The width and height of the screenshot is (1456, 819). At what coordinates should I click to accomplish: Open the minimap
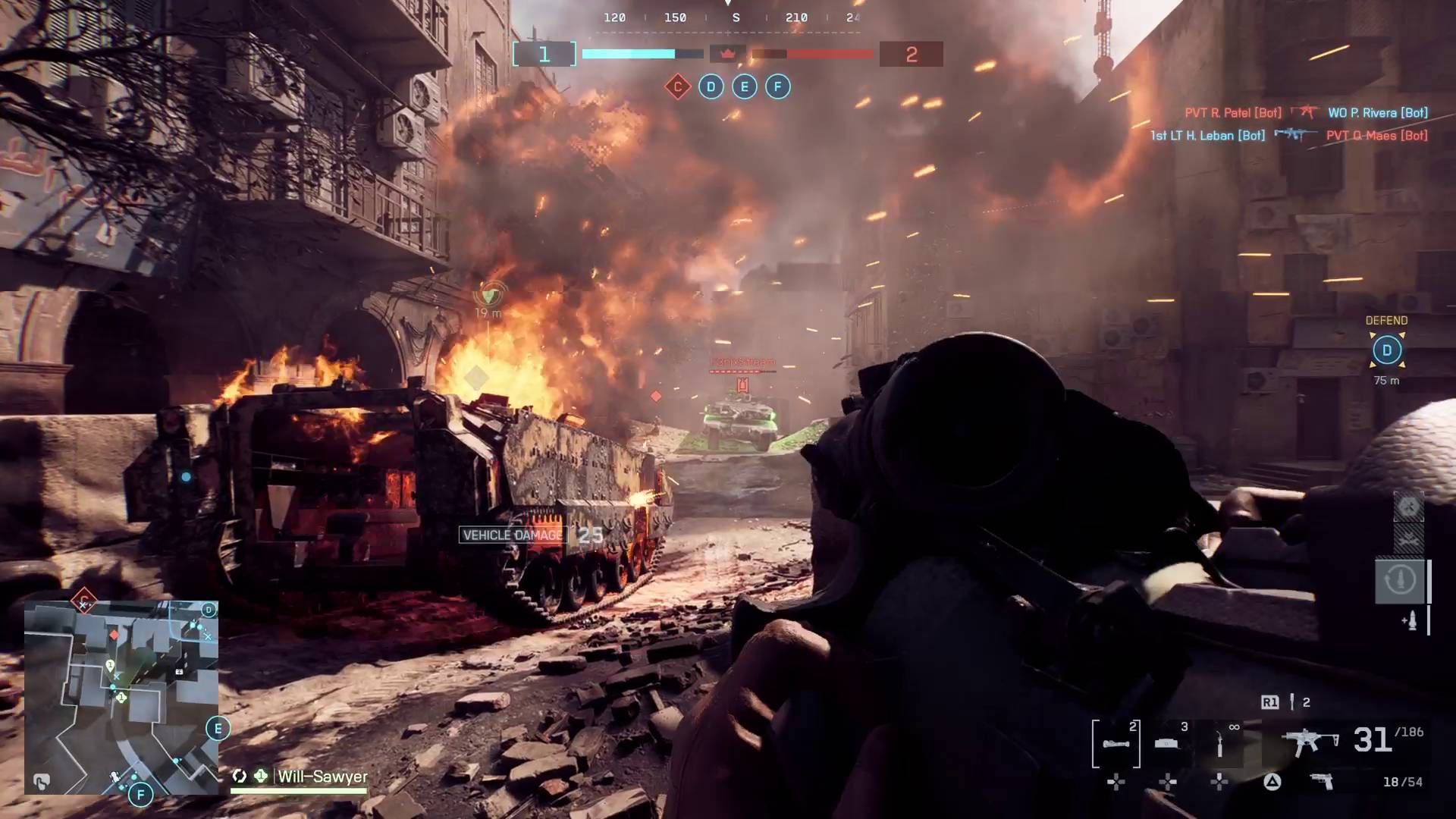[121, 696]
